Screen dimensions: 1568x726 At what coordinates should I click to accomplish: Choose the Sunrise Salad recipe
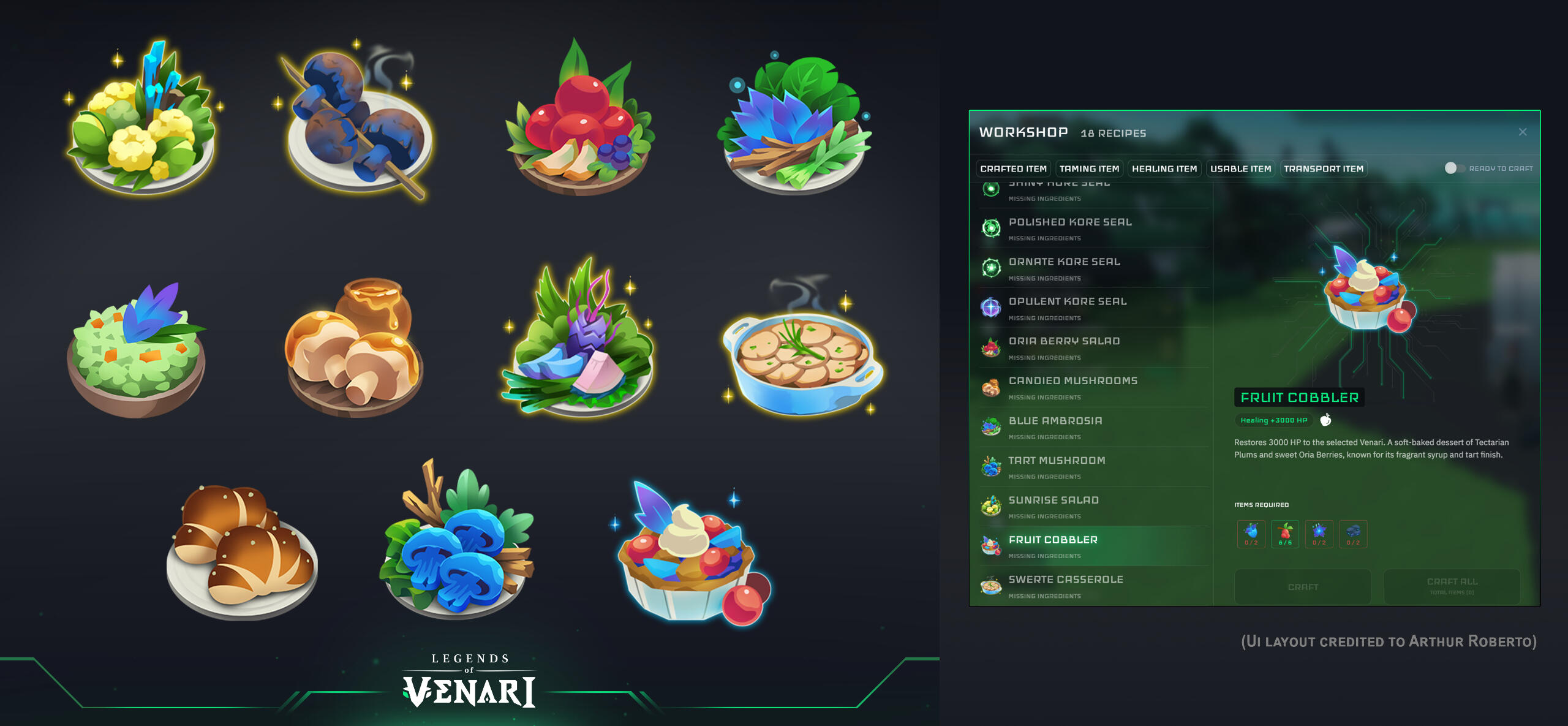point(1053,507)
